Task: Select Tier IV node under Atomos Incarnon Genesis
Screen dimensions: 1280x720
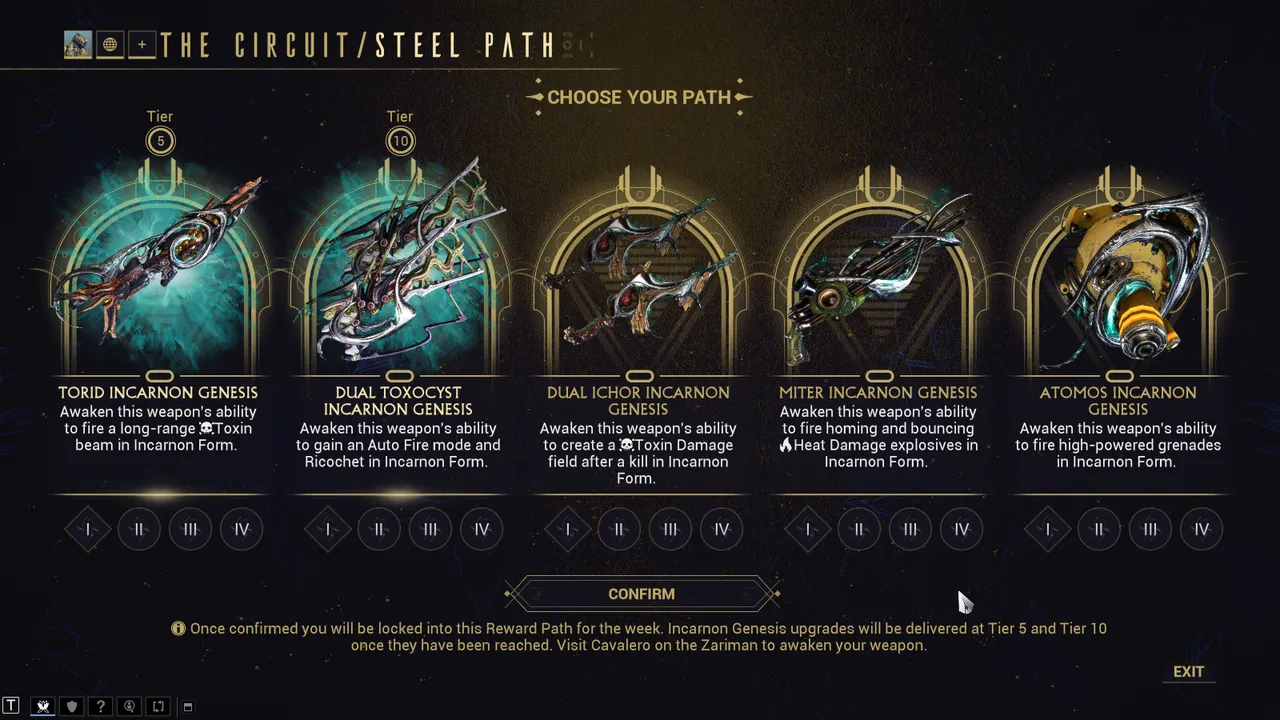Action: (1201, 529)
